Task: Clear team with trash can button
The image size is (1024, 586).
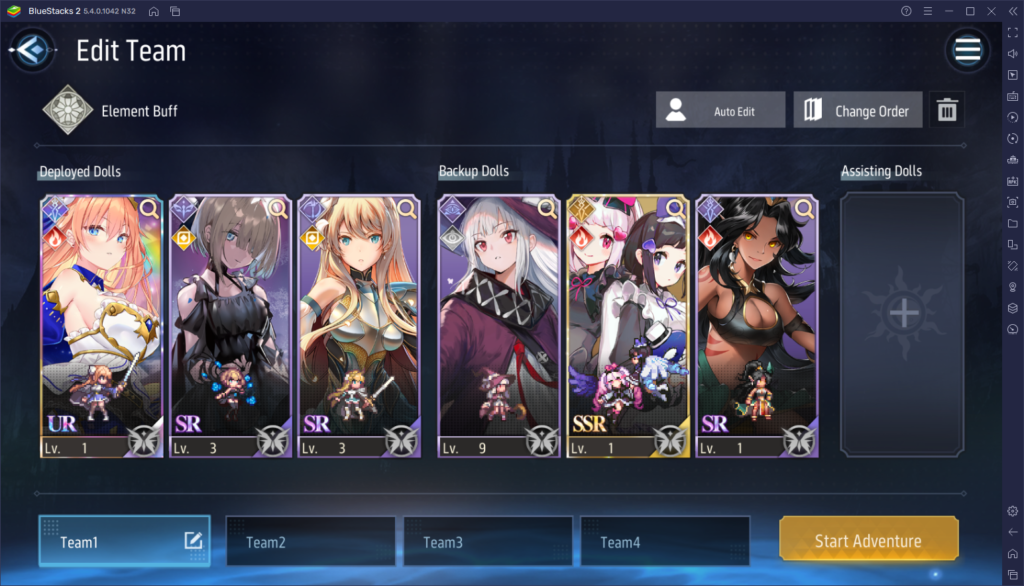Action: click(947, 111)
